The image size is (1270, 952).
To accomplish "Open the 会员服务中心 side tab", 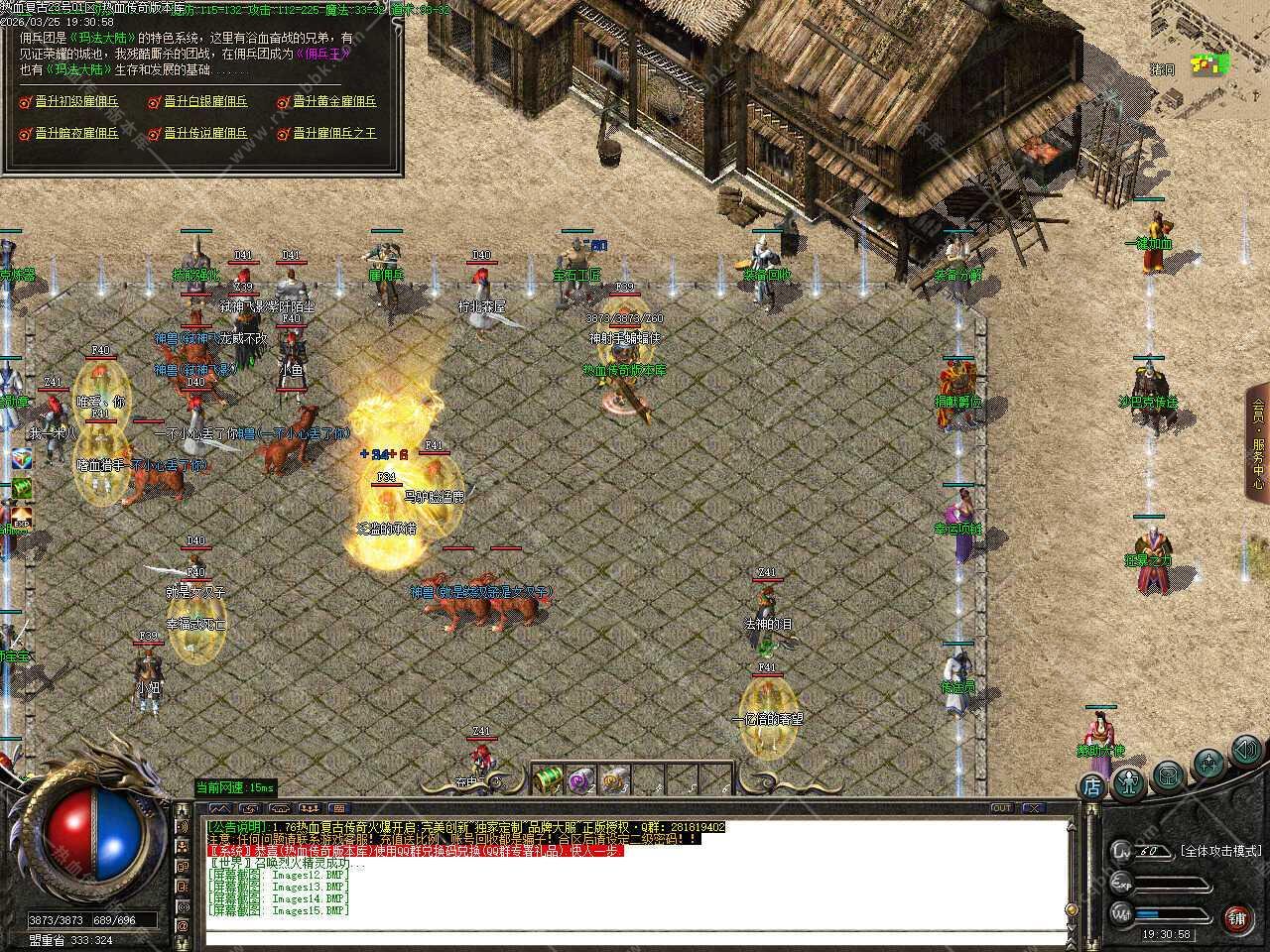I will (x=1257, y=441).
